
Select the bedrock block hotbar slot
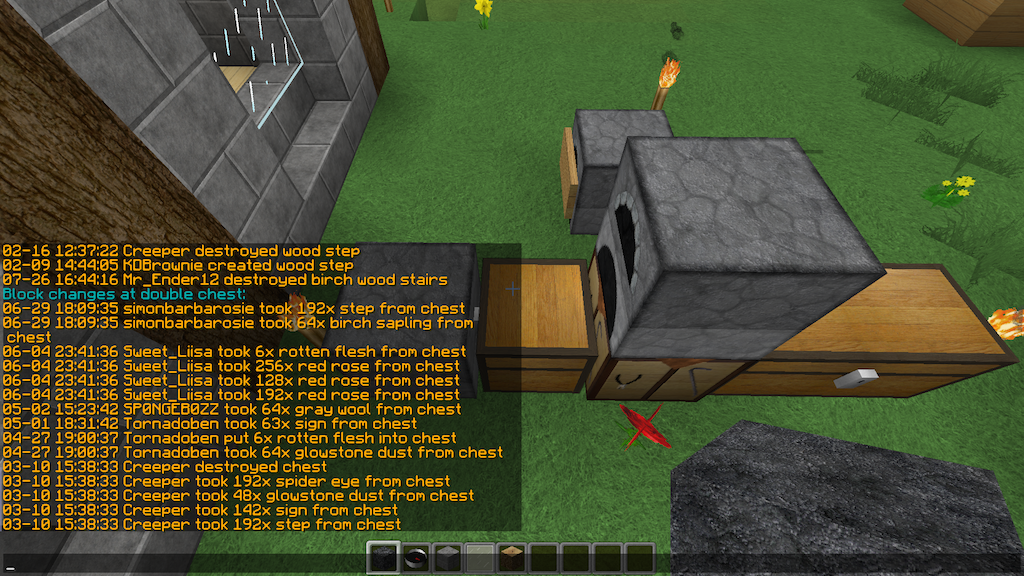click(383, 558)
